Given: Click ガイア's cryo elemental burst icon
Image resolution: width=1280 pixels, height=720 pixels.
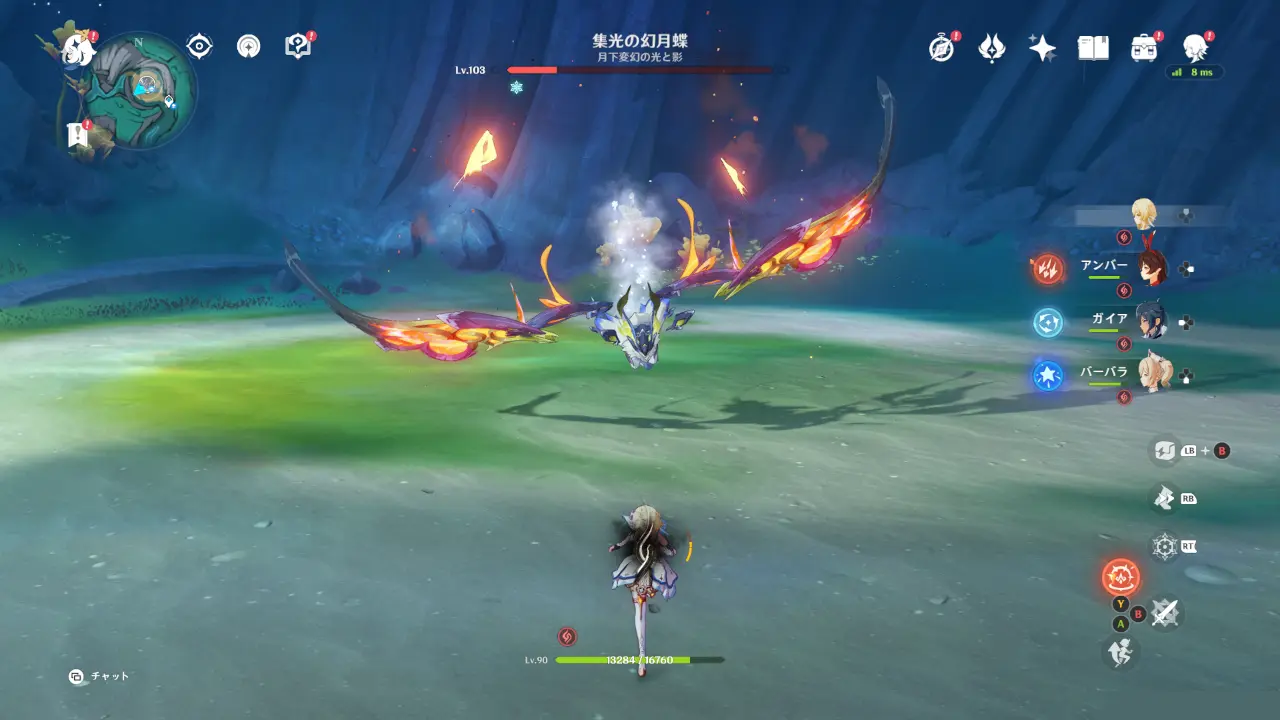Looking at the screenshot, I should [x=1046, y=324].
